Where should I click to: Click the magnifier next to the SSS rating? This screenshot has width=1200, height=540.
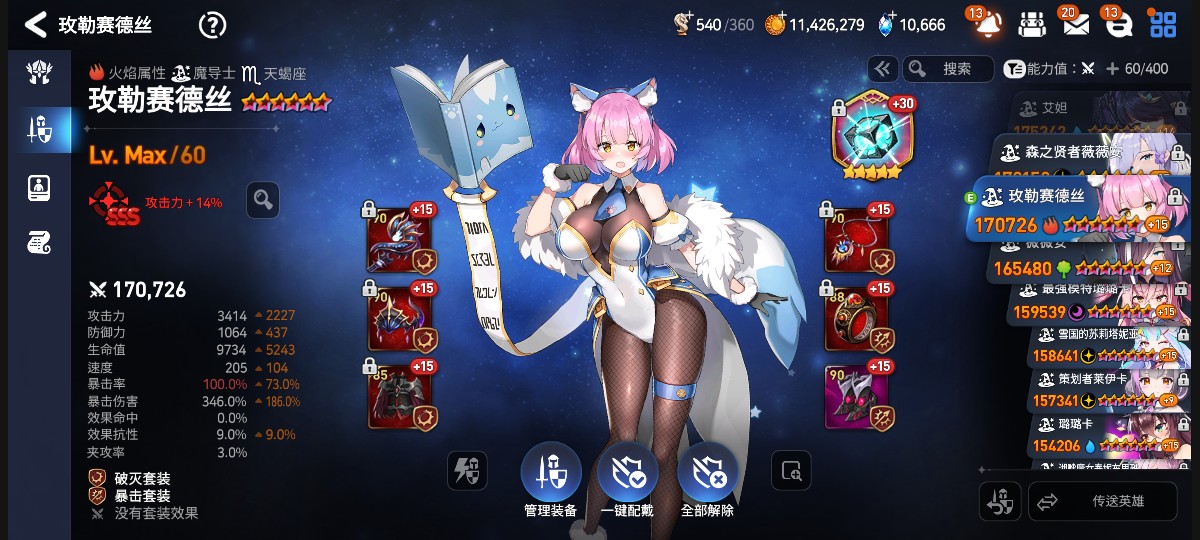click(x=263, y=200)
